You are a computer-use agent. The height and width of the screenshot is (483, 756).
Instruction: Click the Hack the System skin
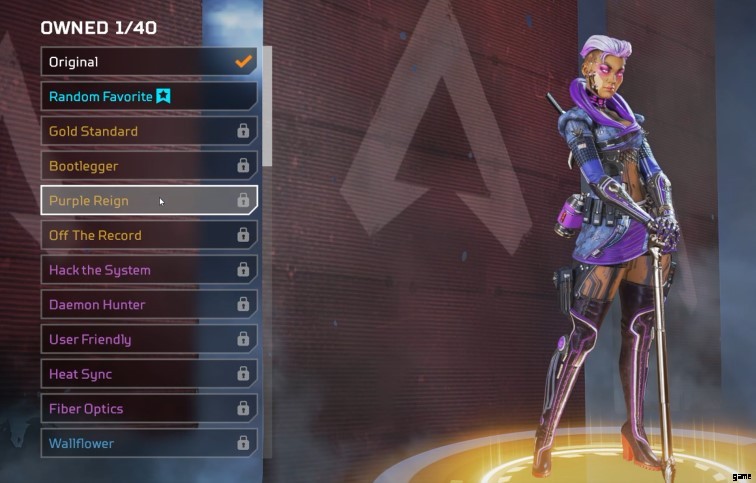pyautogui.click(x=148, y=270)
